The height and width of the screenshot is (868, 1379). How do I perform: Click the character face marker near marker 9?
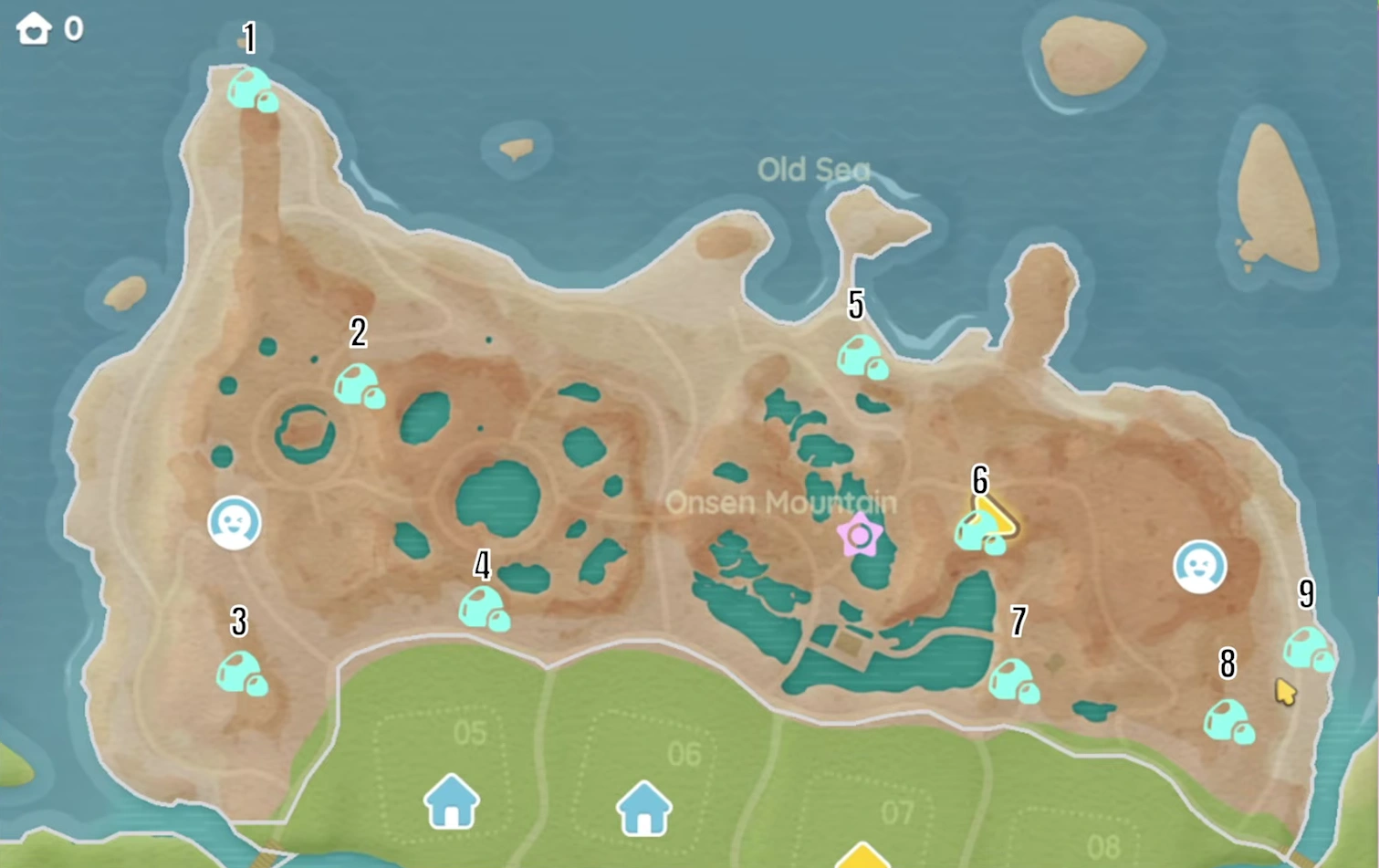tap(1201, 567)
